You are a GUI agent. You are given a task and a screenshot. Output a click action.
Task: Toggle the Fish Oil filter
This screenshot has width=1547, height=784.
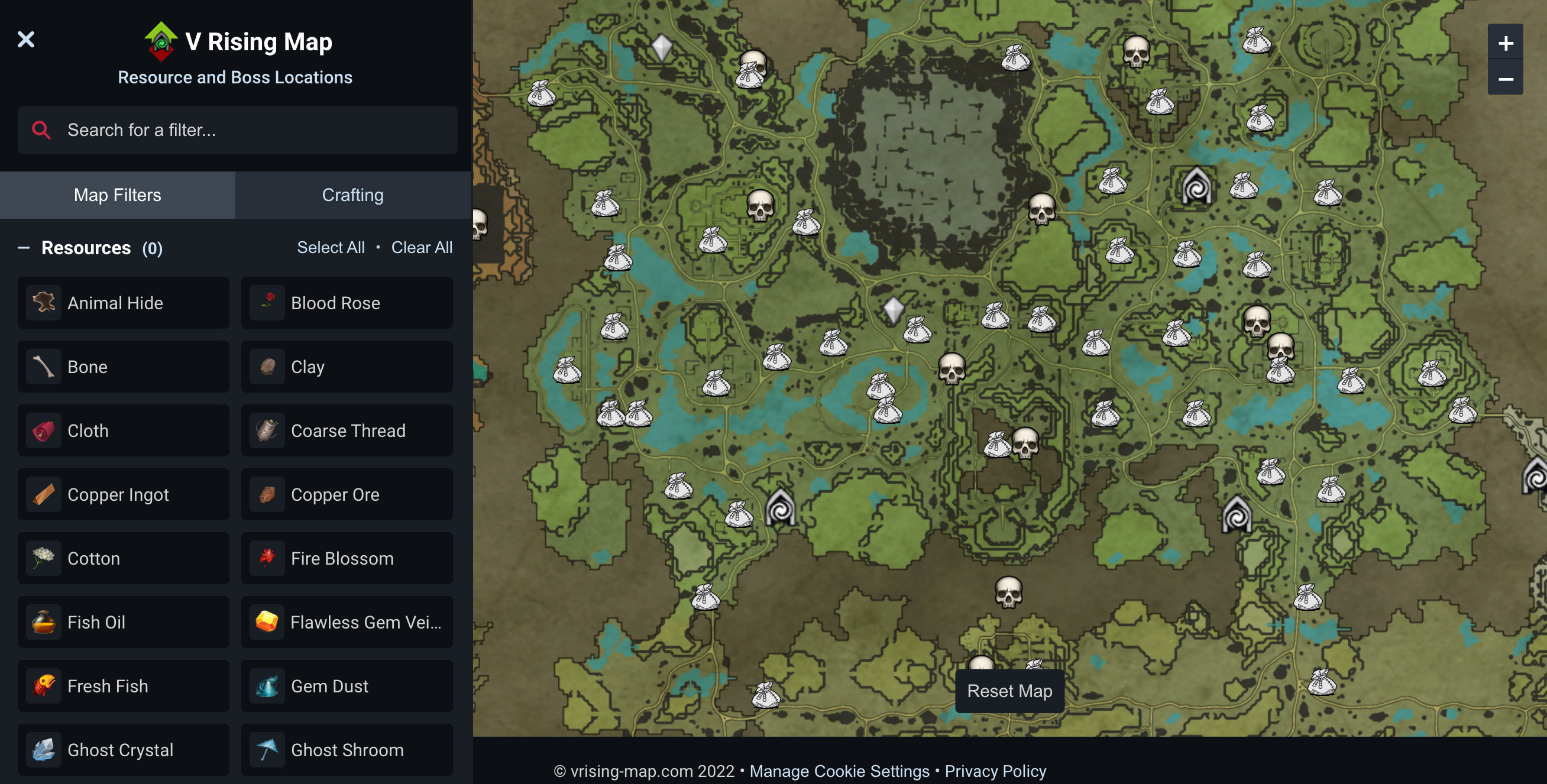[123, 622]
